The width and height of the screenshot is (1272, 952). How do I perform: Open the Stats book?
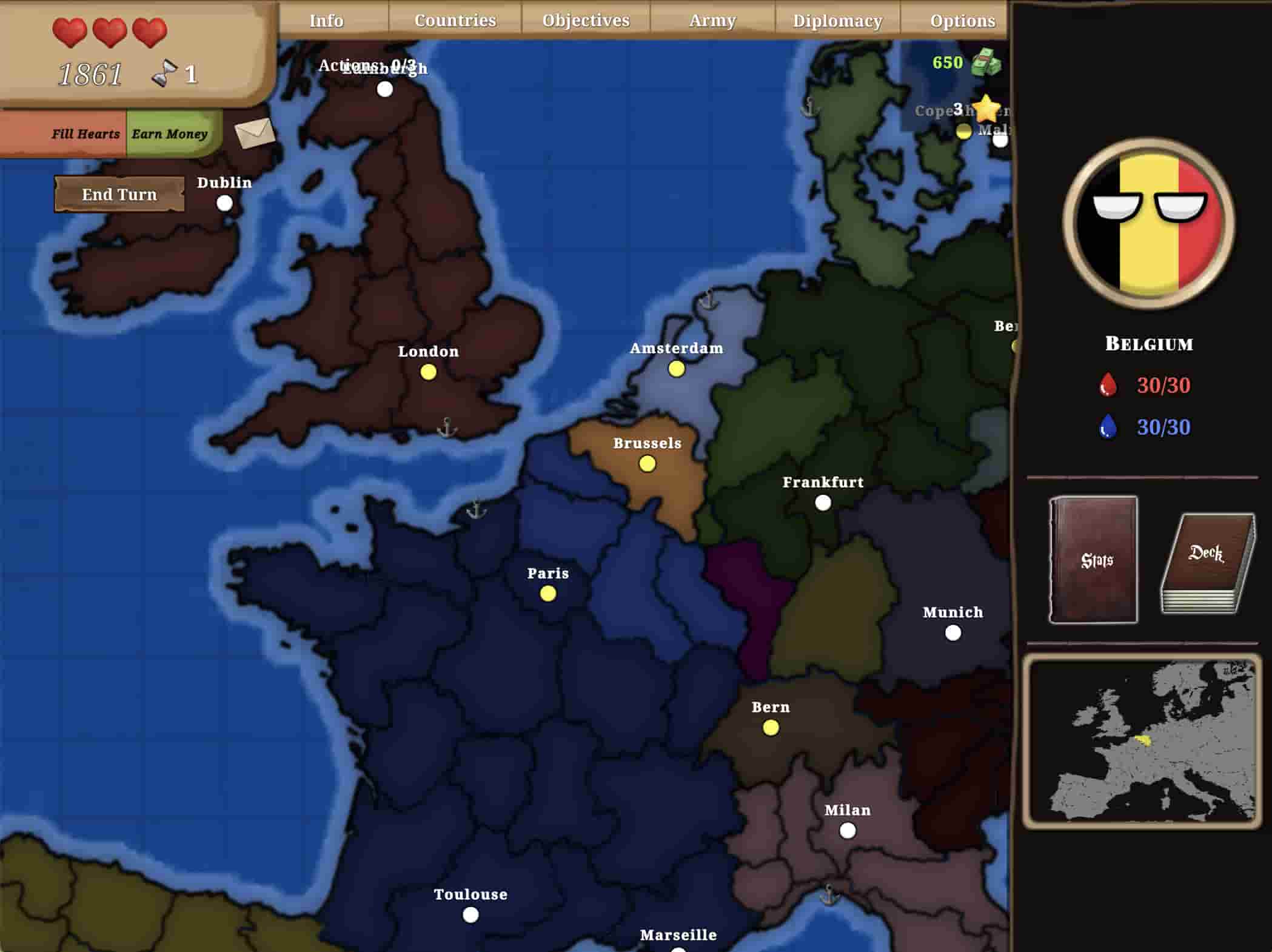(1094, 559)
